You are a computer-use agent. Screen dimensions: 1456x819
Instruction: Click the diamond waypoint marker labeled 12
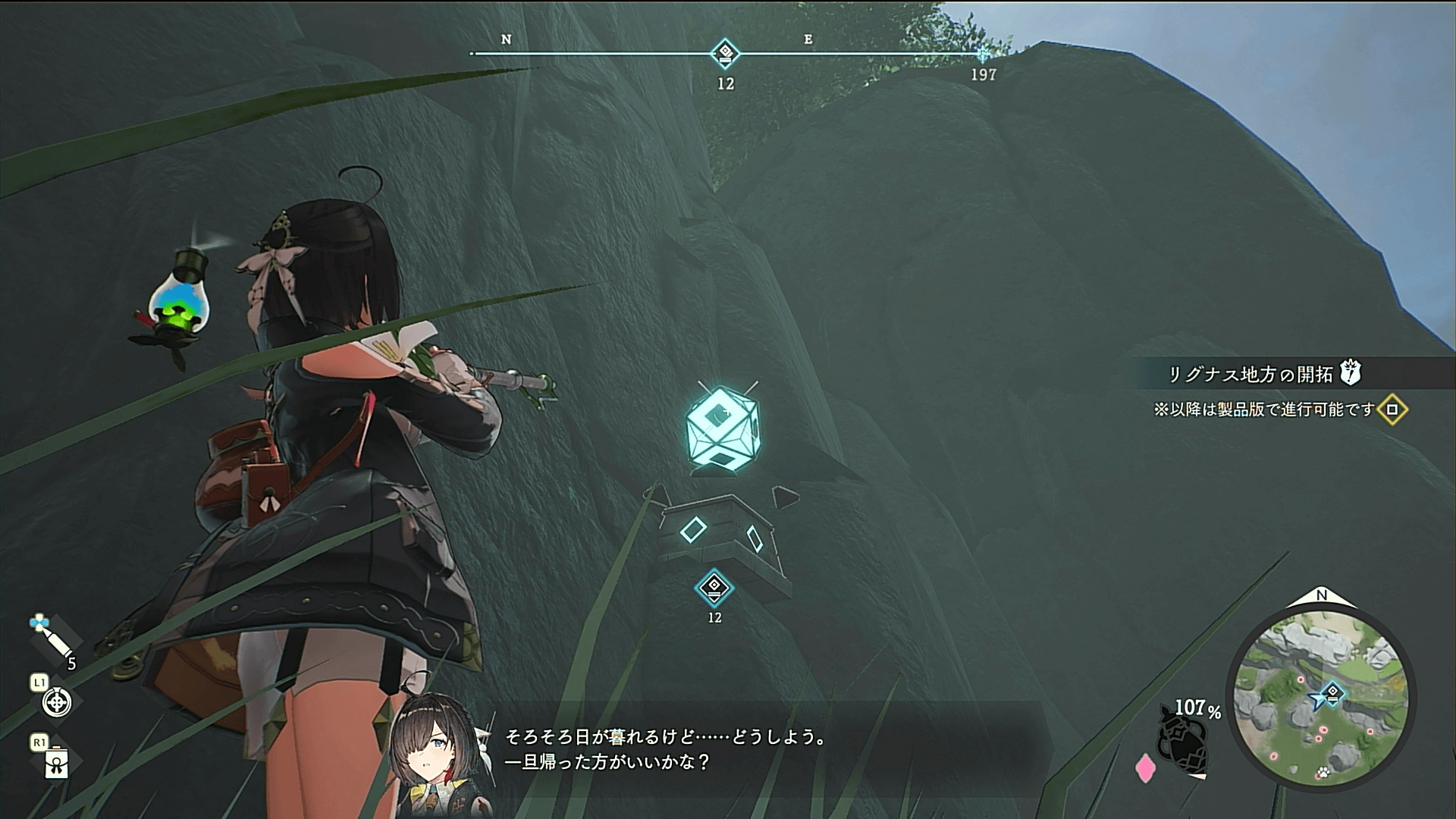click(x=714, y=588)
